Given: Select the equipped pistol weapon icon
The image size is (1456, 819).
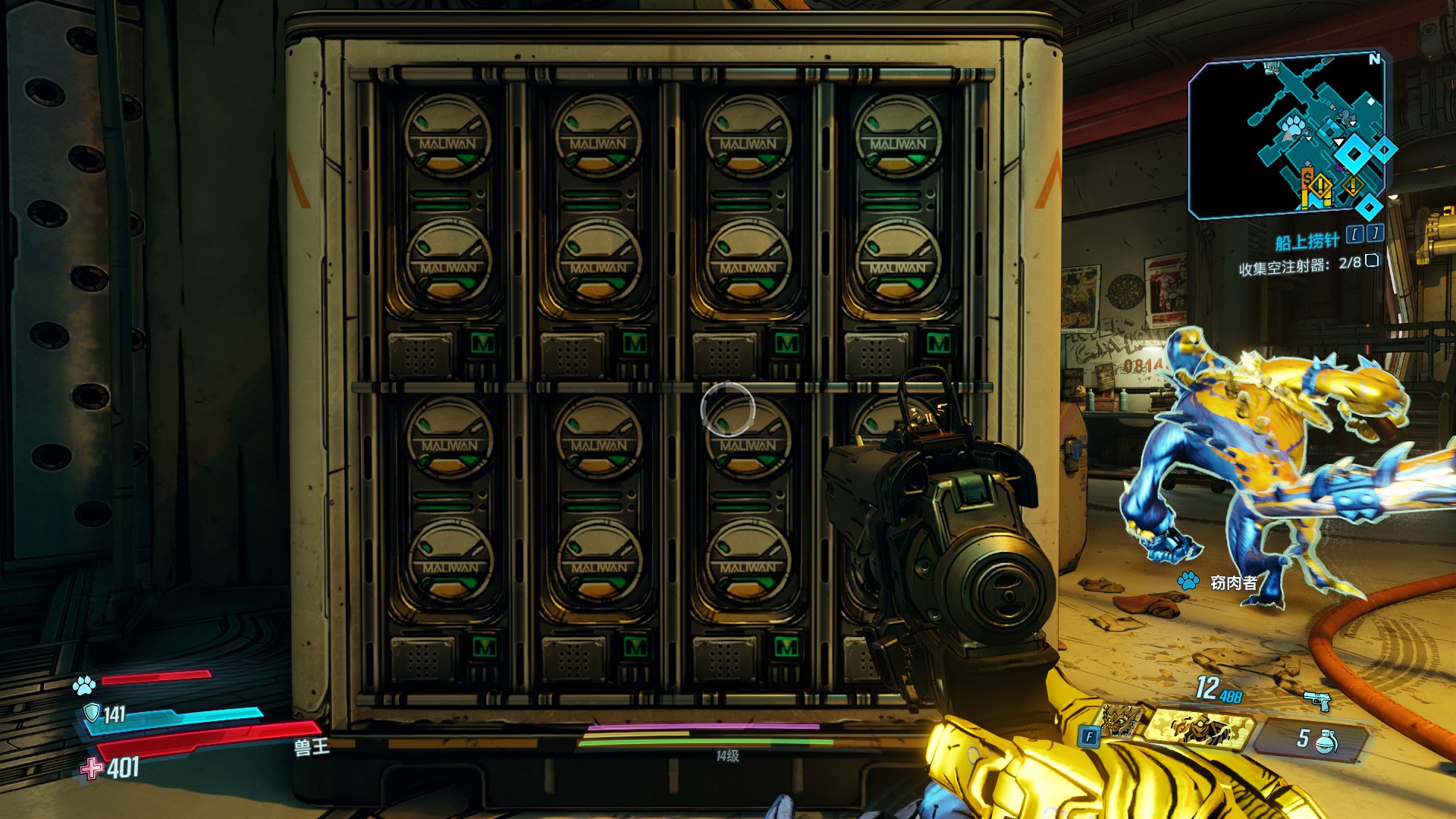Looking at the screenshot, I should pyautogui.click(x=1318, y=701).
